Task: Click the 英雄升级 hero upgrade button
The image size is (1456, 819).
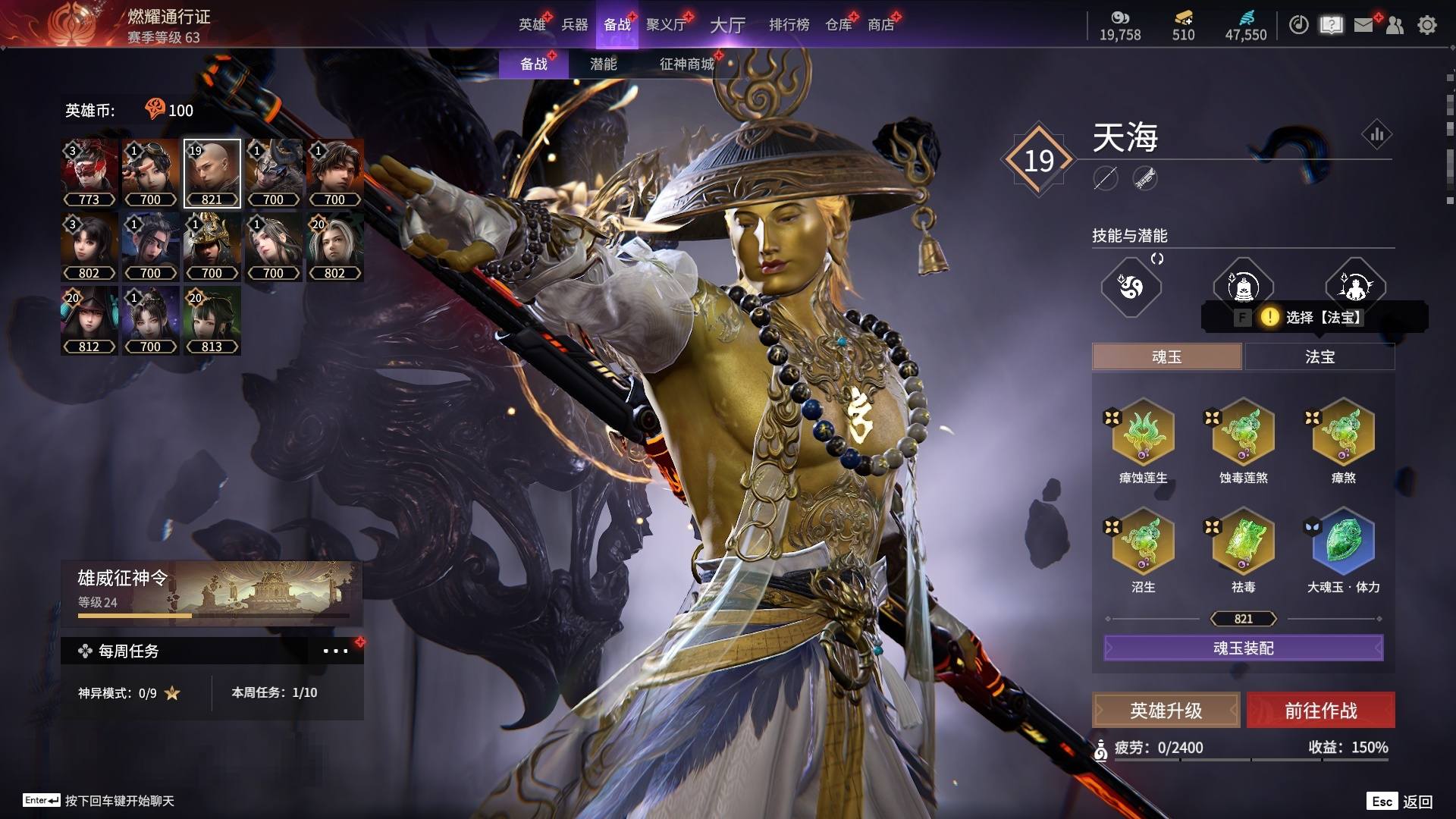Action: 1166,711
